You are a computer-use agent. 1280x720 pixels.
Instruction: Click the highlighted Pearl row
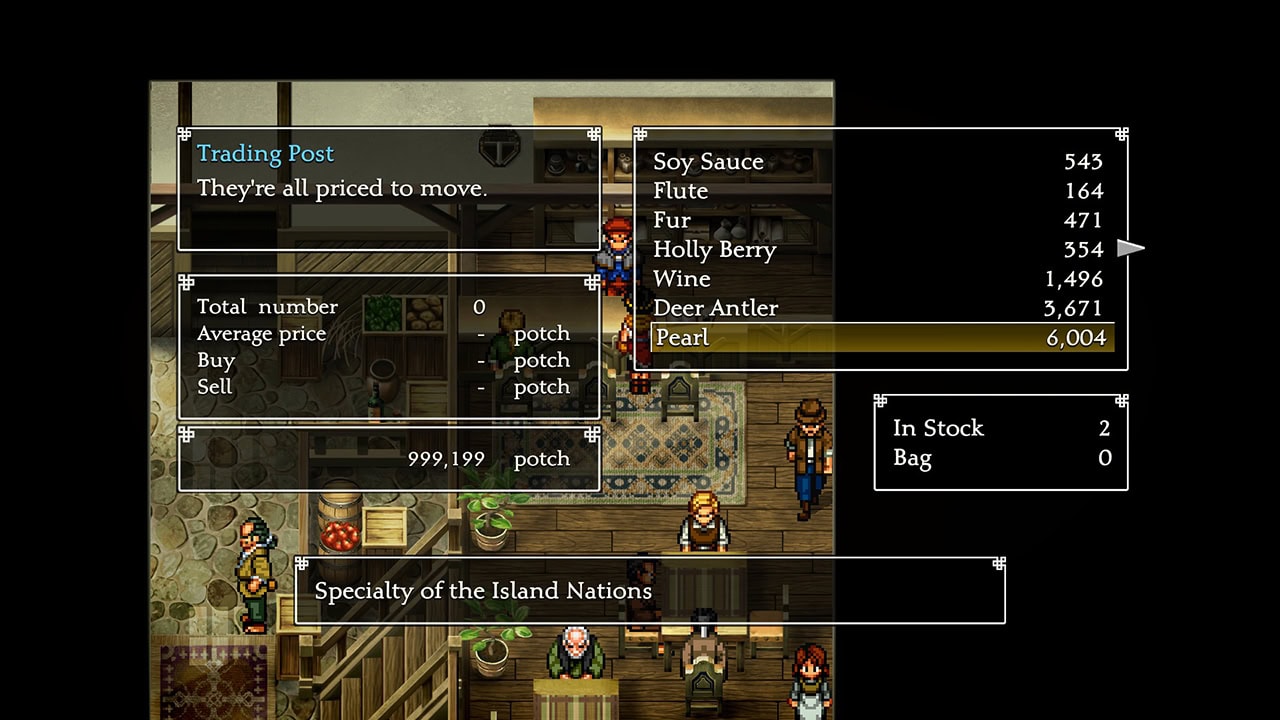(880, 338)
